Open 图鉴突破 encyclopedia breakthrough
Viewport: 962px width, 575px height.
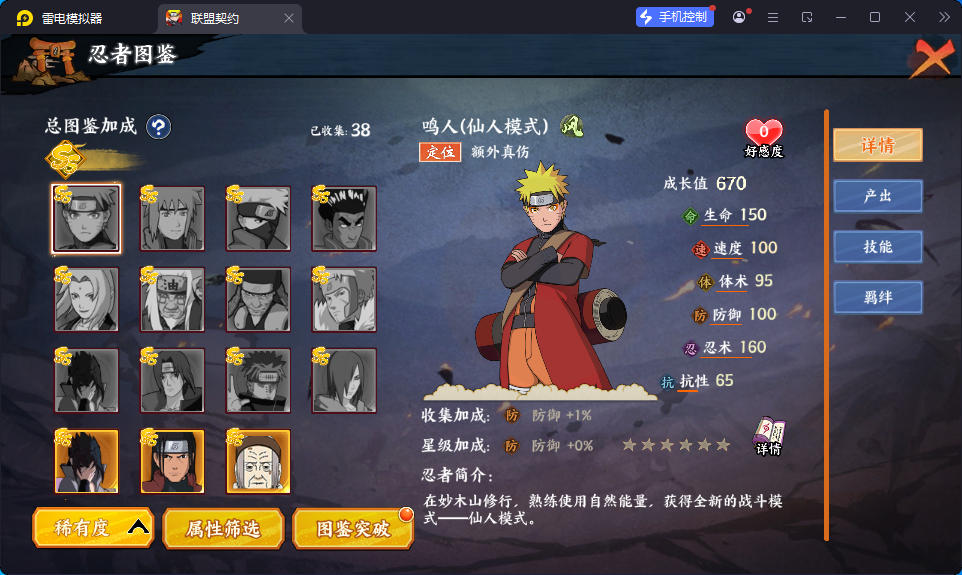click(x=353, y=528)
